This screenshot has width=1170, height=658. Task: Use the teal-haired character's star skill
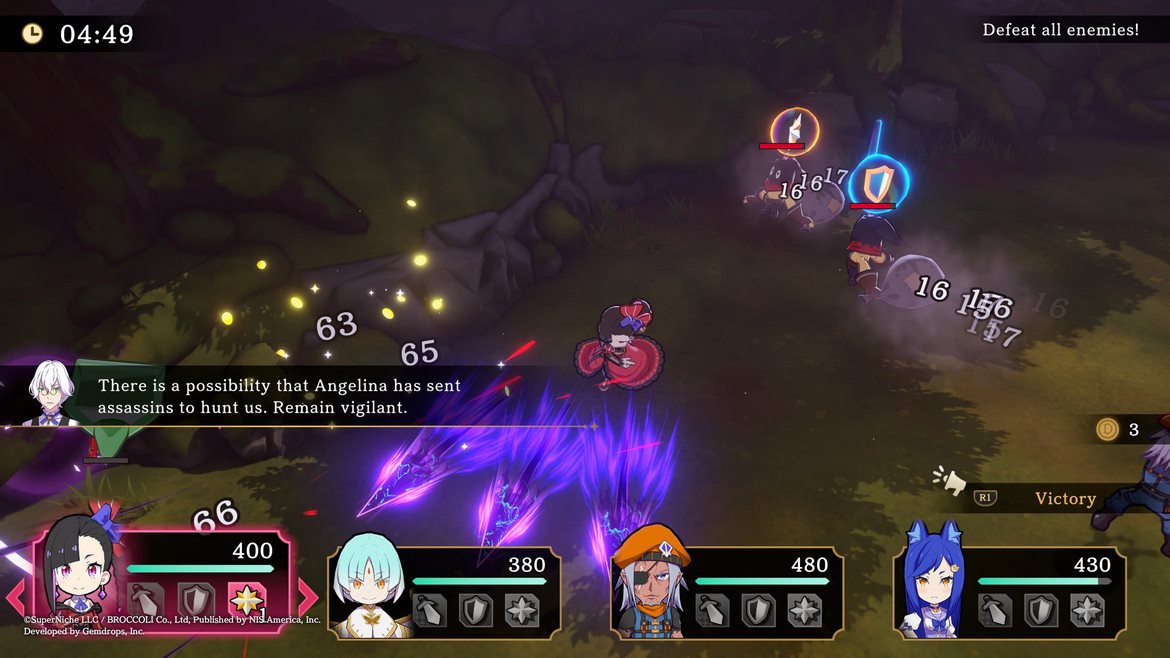(522, 610)
